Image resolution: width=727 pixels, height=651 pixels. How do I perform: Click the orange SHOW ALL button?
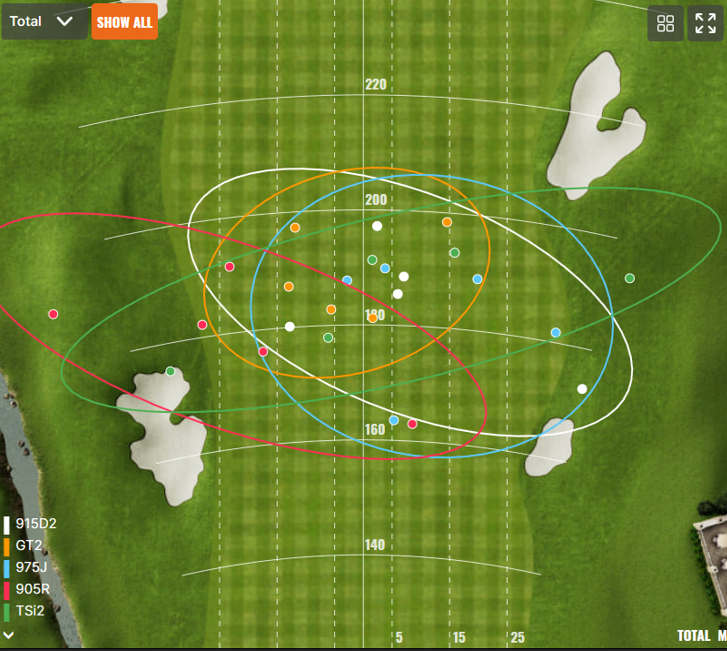click(124, 22)
